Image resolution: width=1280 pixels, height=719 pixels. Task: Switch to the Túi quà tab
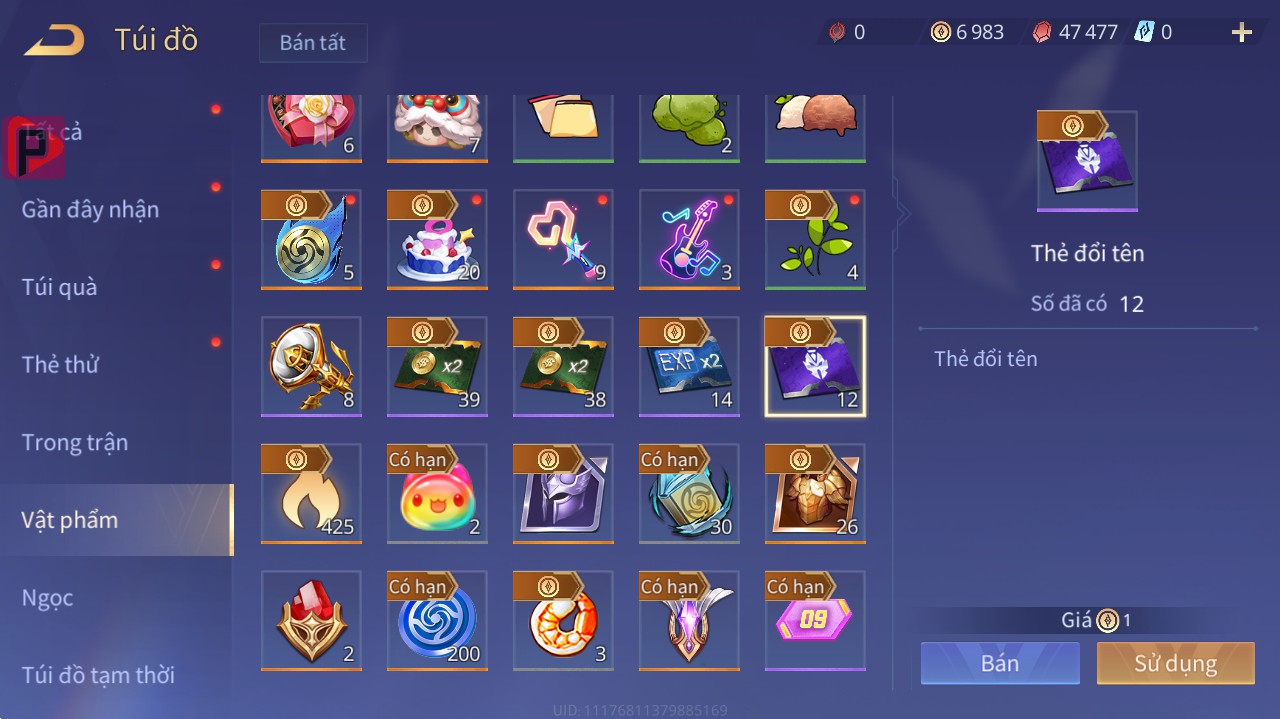click(60, 287)
